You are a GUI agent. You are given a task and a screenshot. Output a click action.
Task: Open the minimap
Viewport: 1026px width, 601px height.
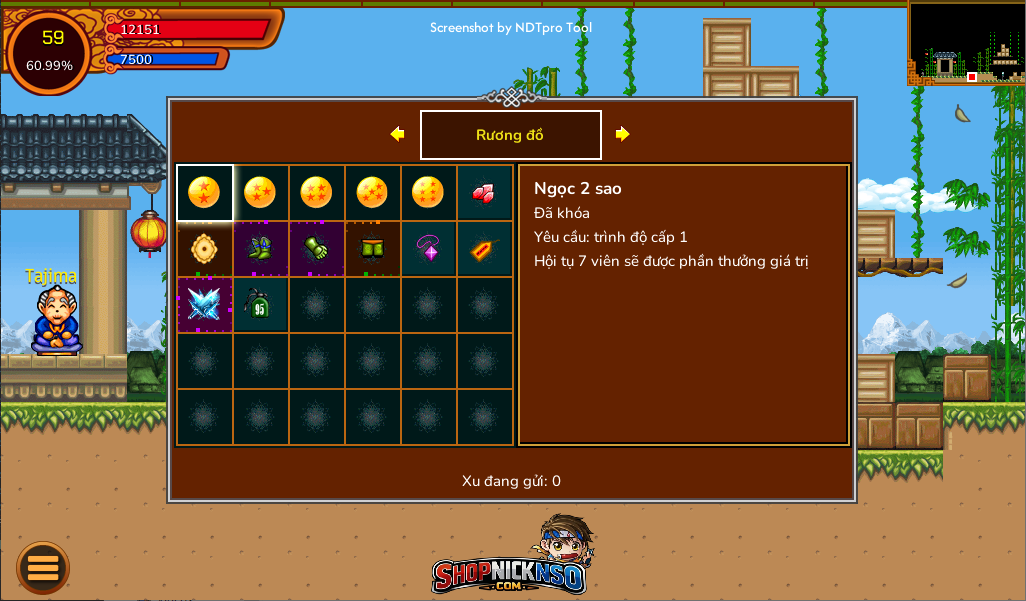click(x=966, y=42)
